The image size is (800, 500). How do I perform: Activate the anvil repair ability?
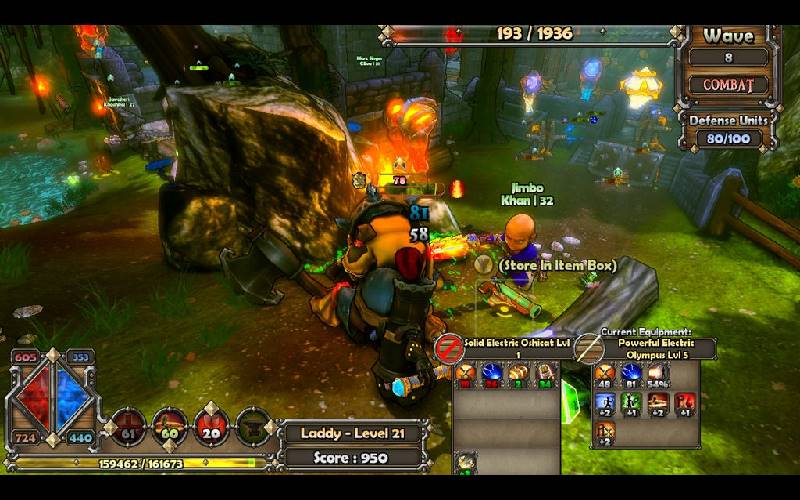point(254,427)
